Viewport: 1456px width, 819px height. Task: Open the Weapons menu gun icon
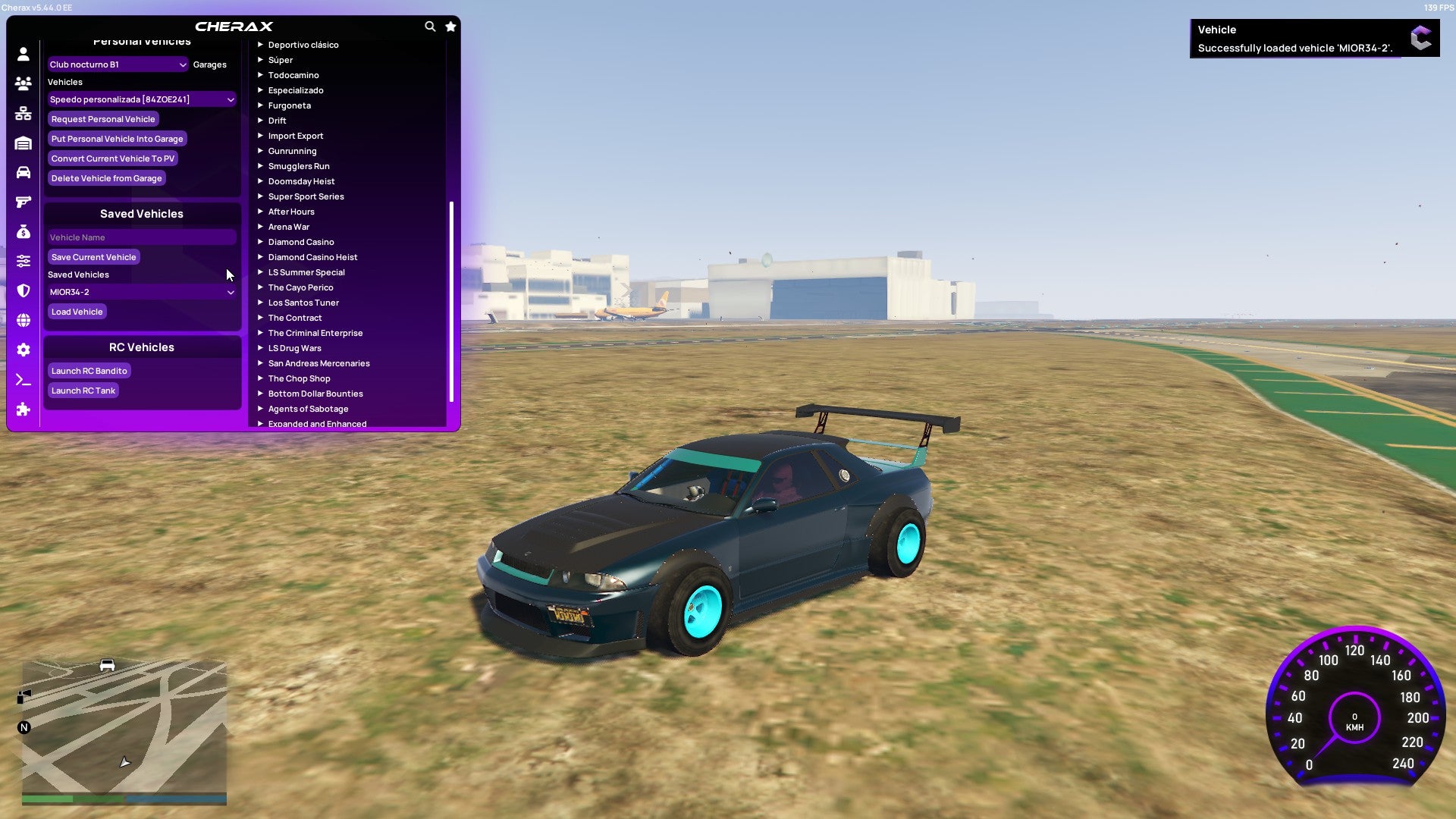(x=23, y=201)
